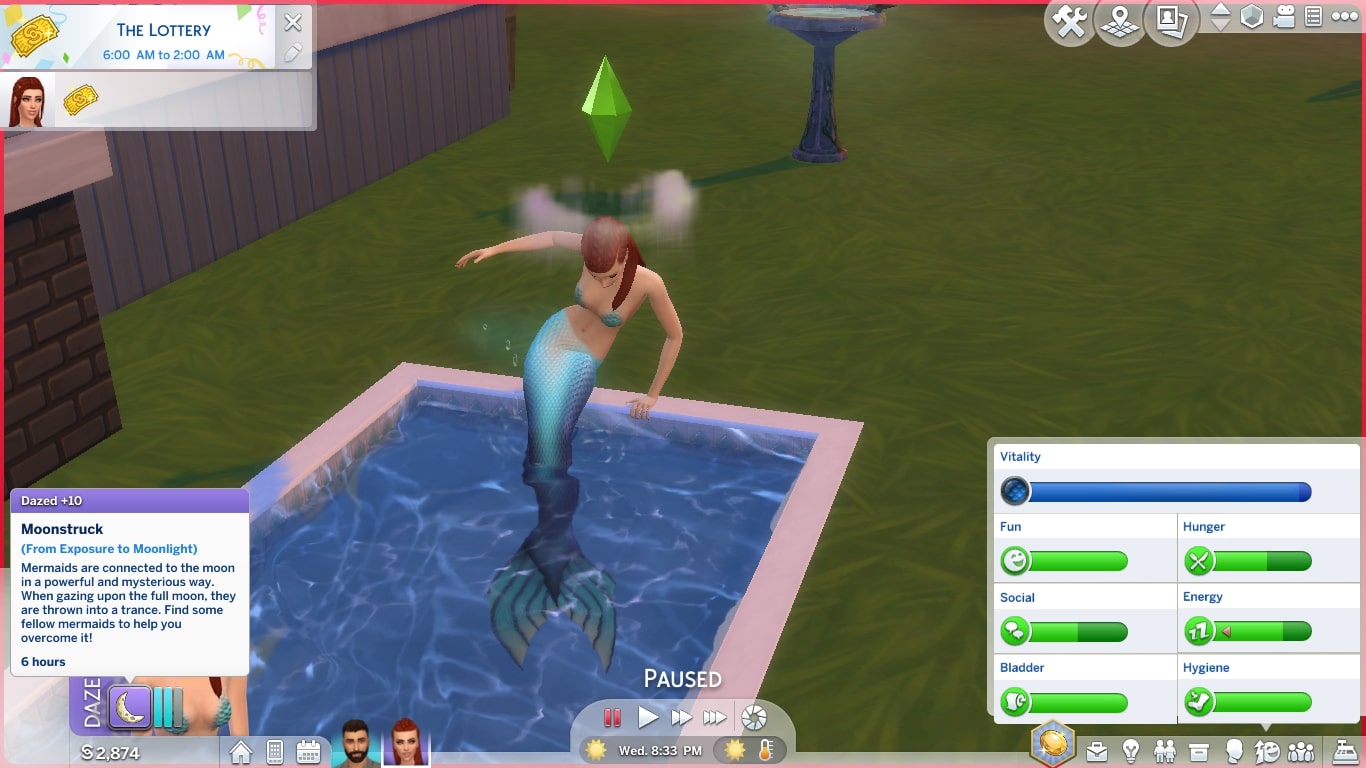The image size is (1366, 768).
Task: Open the Simology panel
Action: pos(1235,751)
